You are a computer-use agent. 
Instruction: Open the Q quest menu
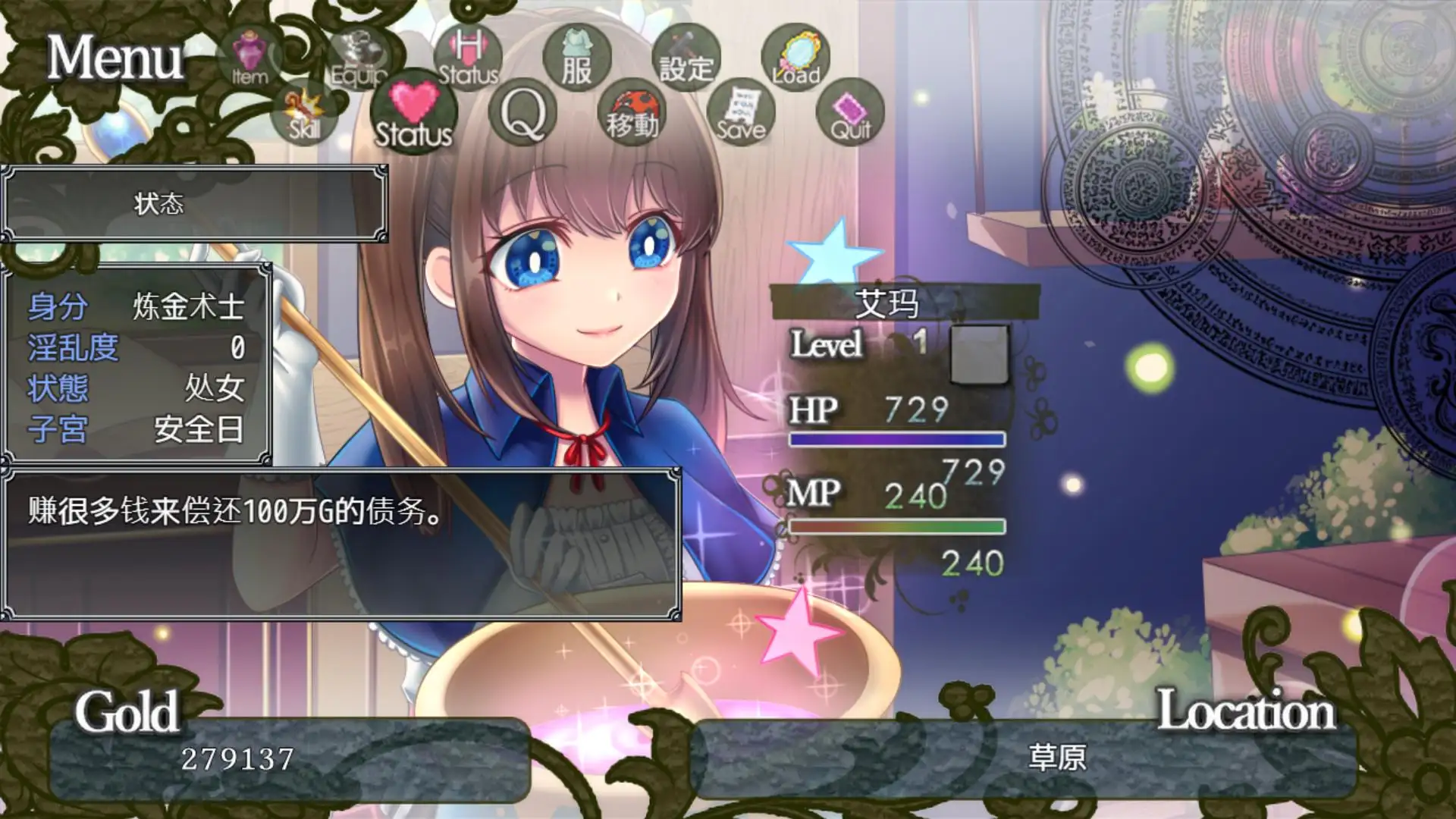pyautogui.click(x=522, y=114)
